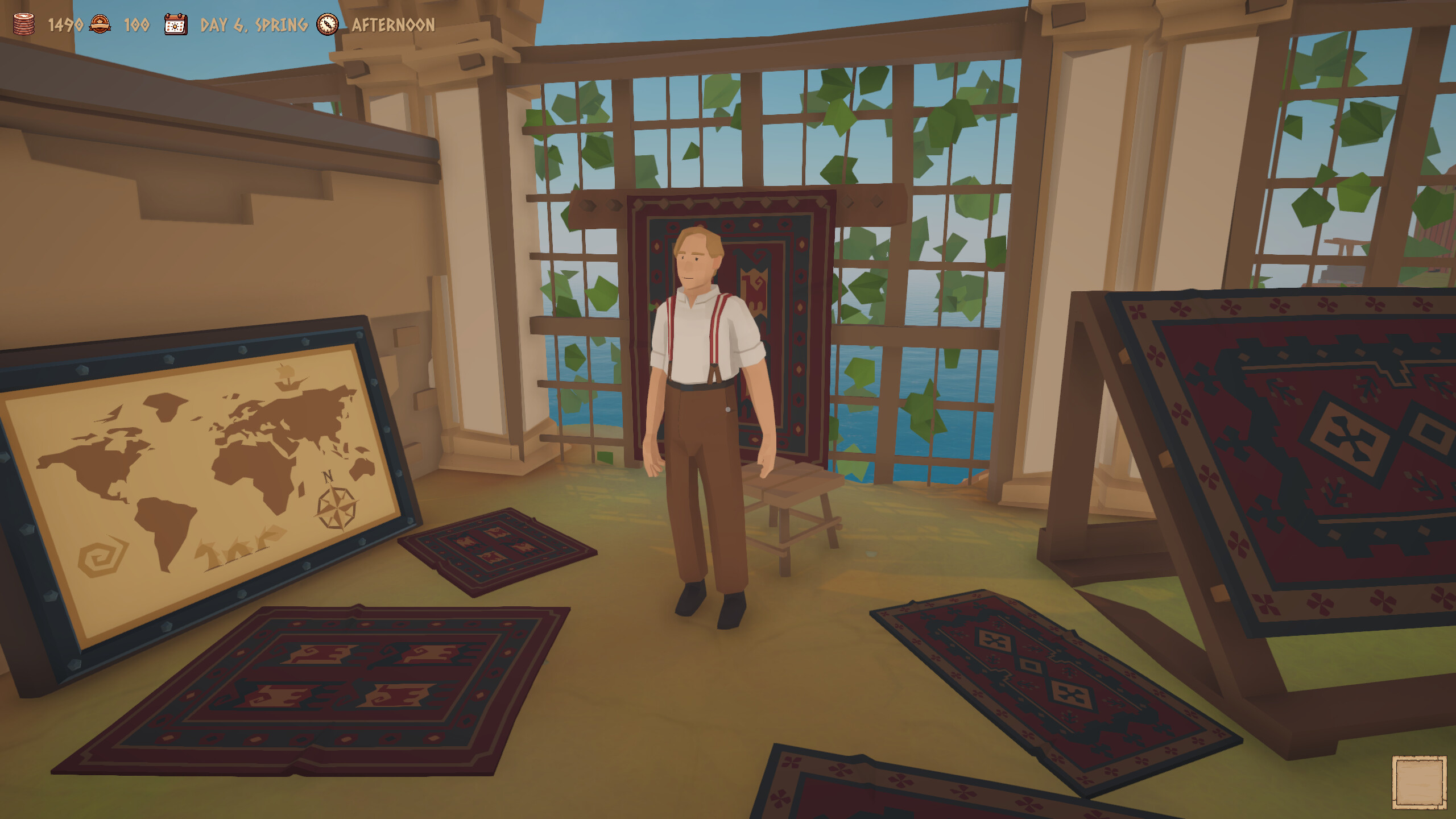Image resolution: width=1456 pixels, height=819 pixels.
Task: Click the reputation badge icon
Action: [x=100, y=24]
